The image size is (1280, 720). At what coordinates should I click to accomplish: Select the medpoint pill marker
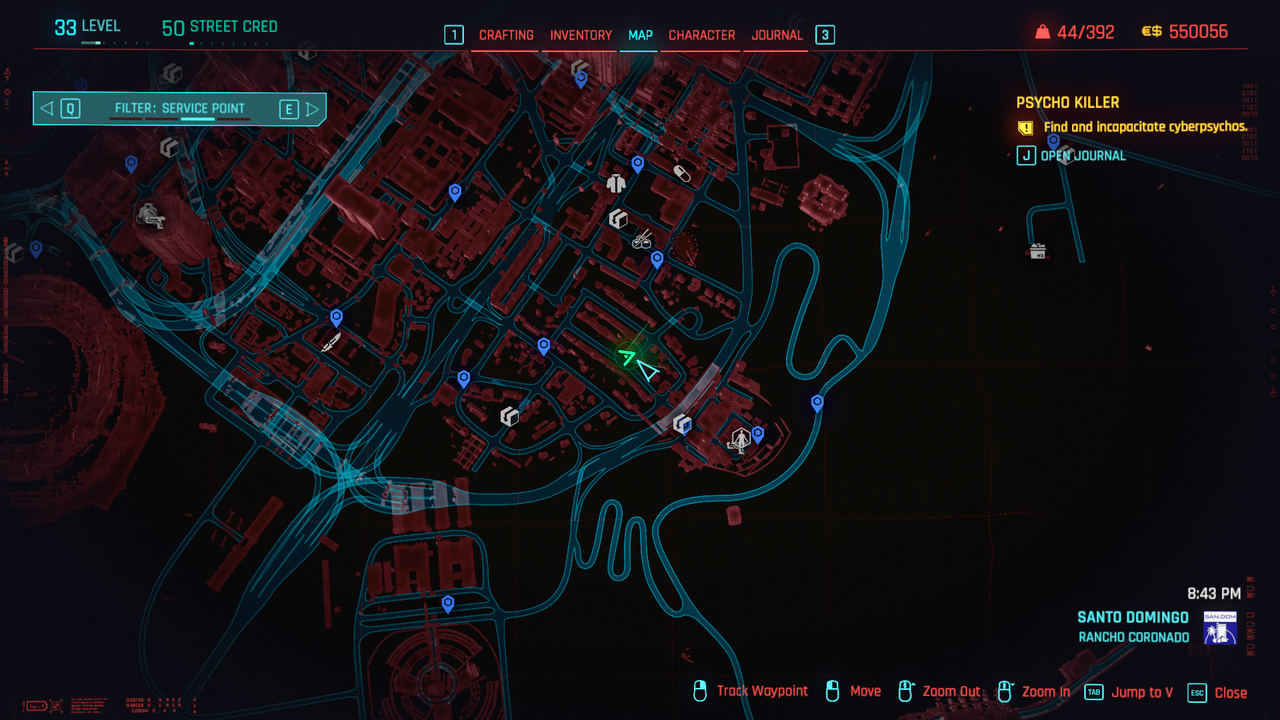[x=682, y=174]
